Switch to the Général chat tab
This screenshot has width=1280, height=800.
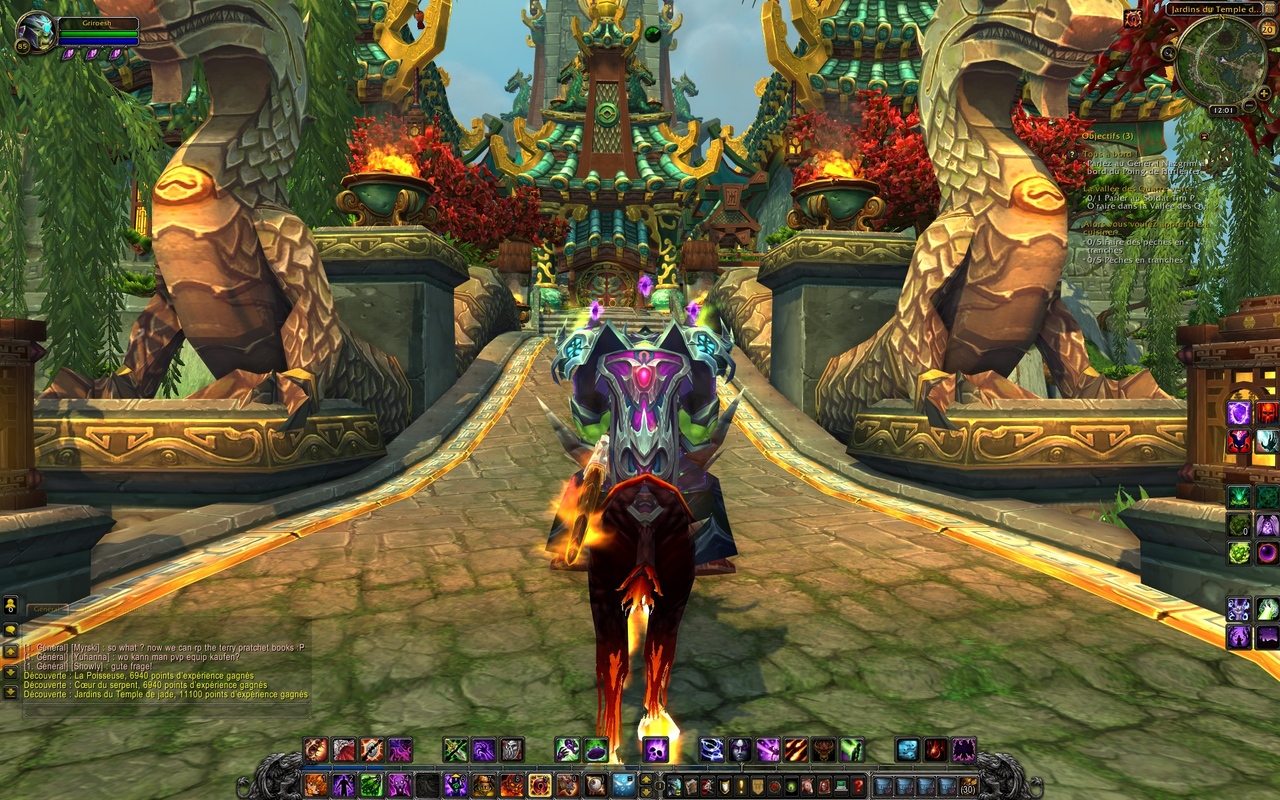click(x=46, y=609)
